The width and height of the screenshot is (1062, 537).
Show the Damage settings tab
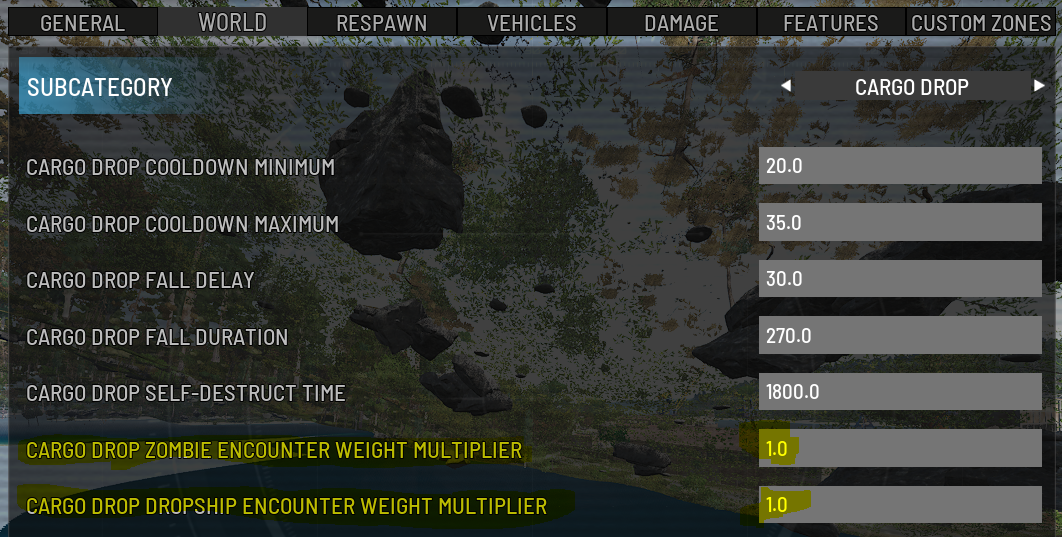tap(681, 22)
